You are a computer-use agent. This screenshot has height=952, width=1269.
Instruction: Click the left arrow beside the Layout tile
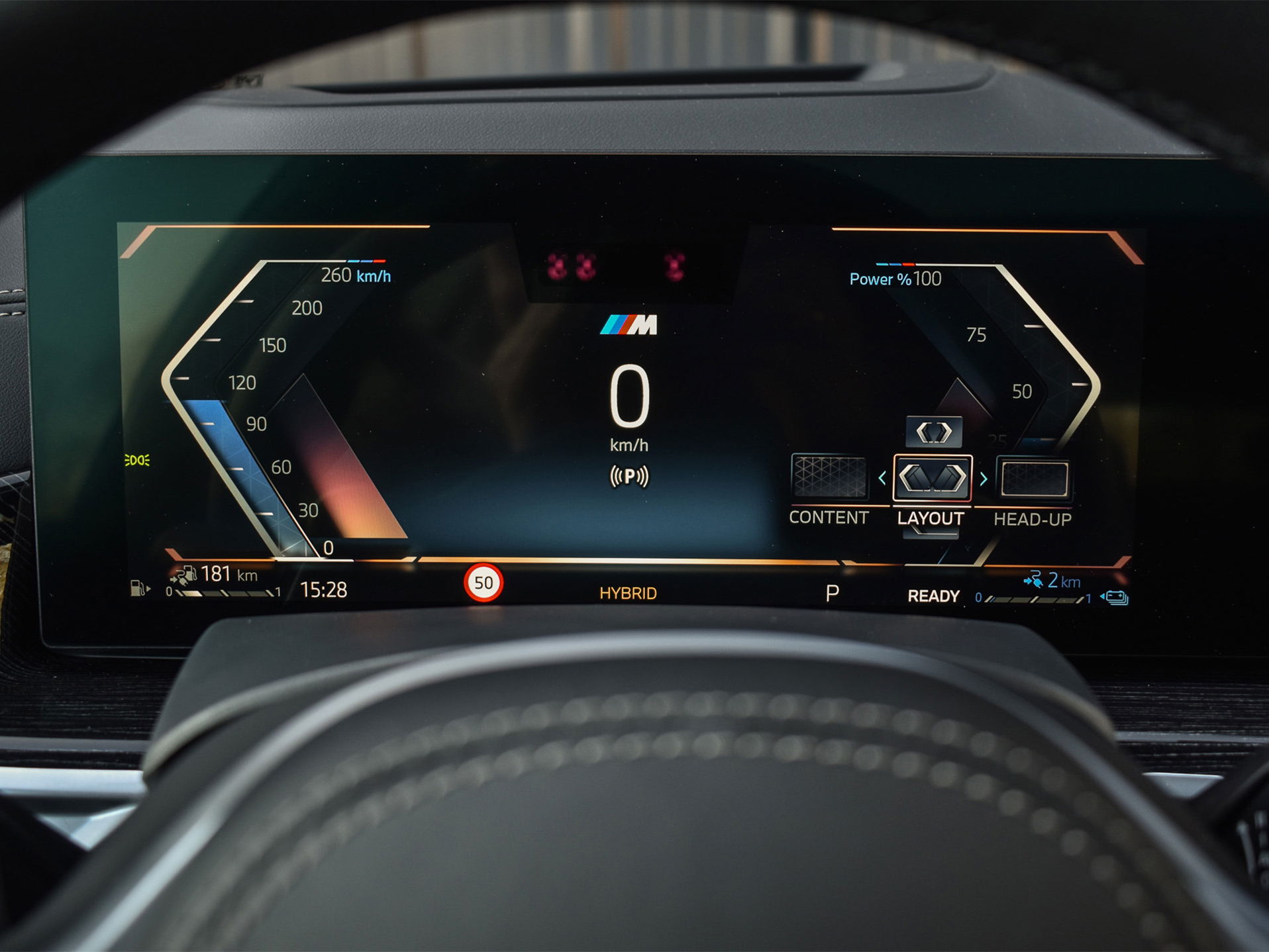tap(882, 478)
